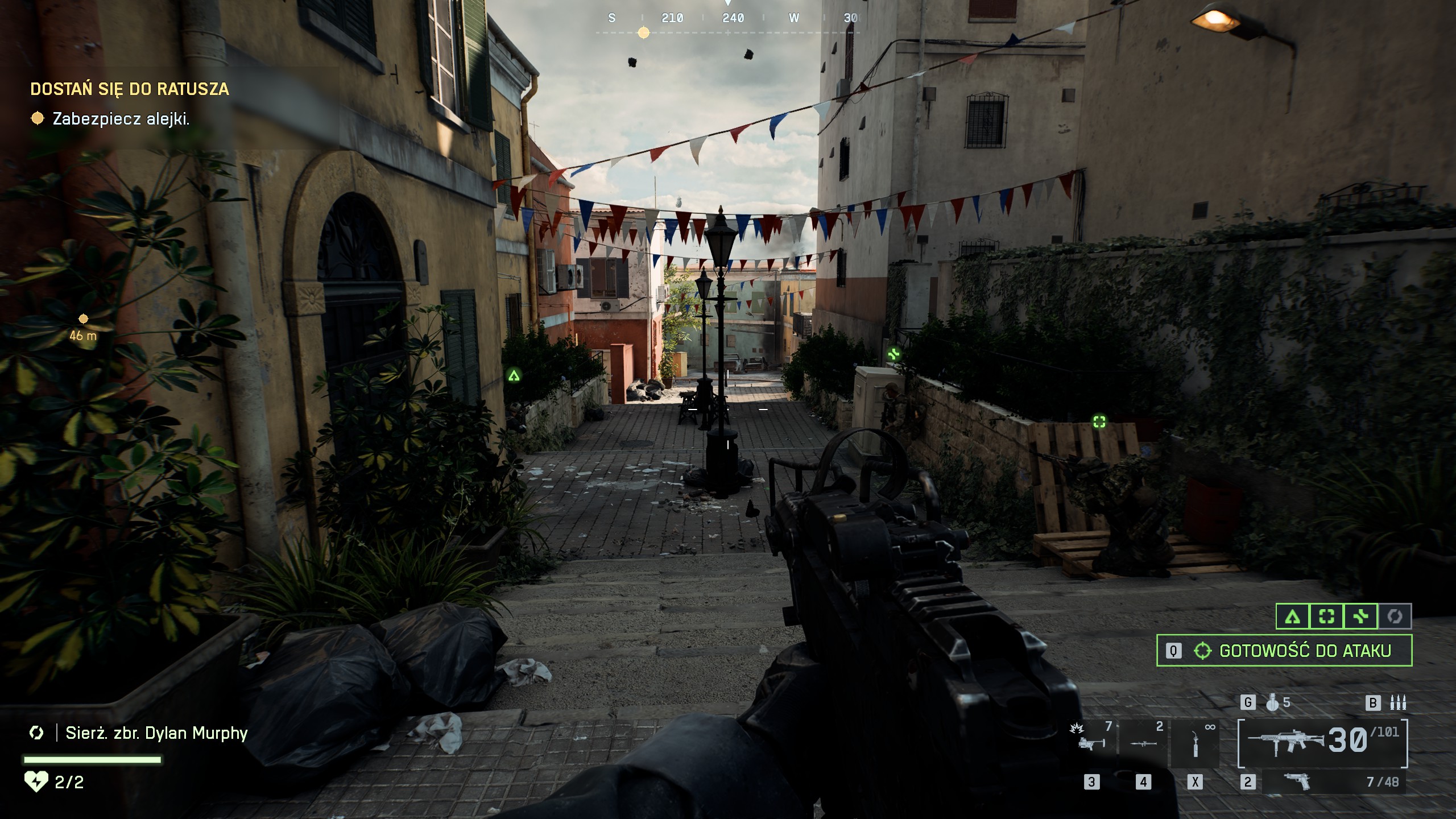Viewport: 1456px width, 819px height.
Task: Switch to the pistol sidearm slot
Action: click(1298, 782)
